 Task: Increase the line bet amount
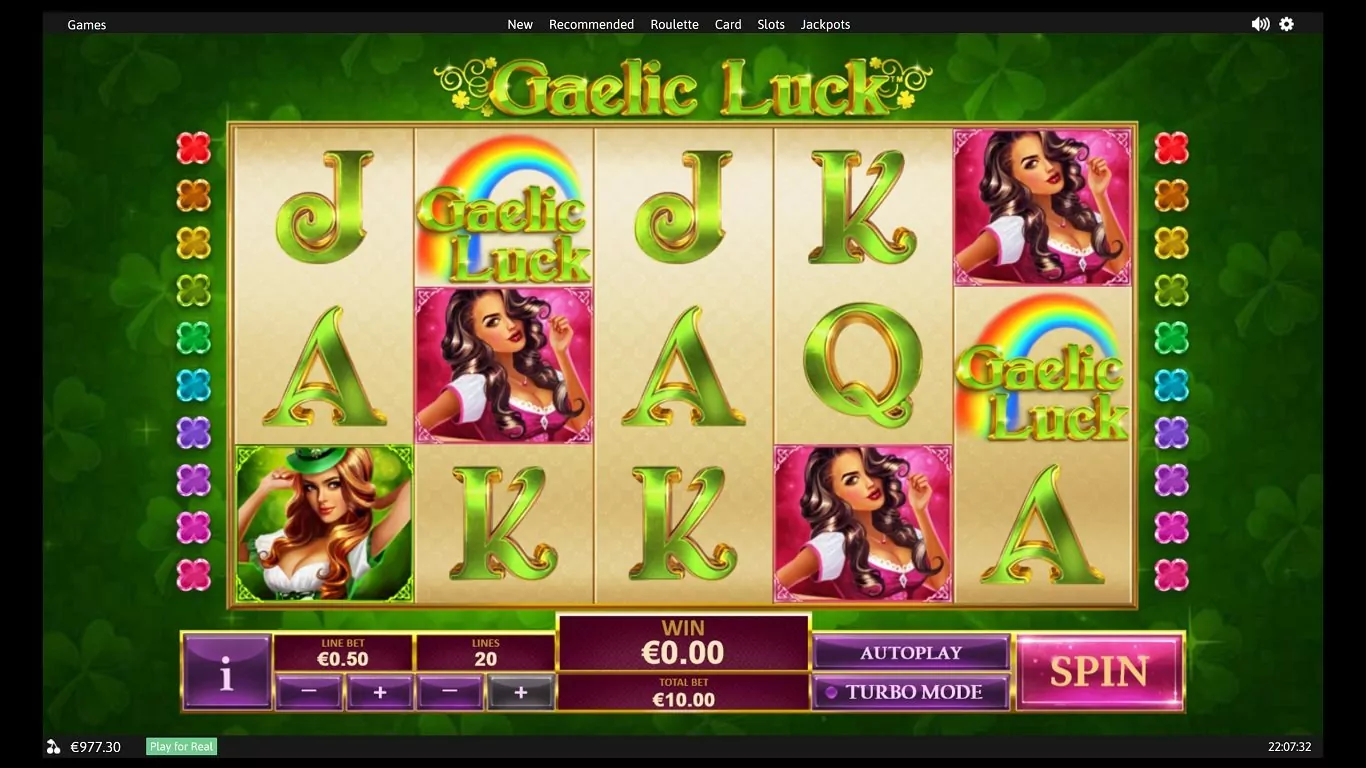click(379, 691)
